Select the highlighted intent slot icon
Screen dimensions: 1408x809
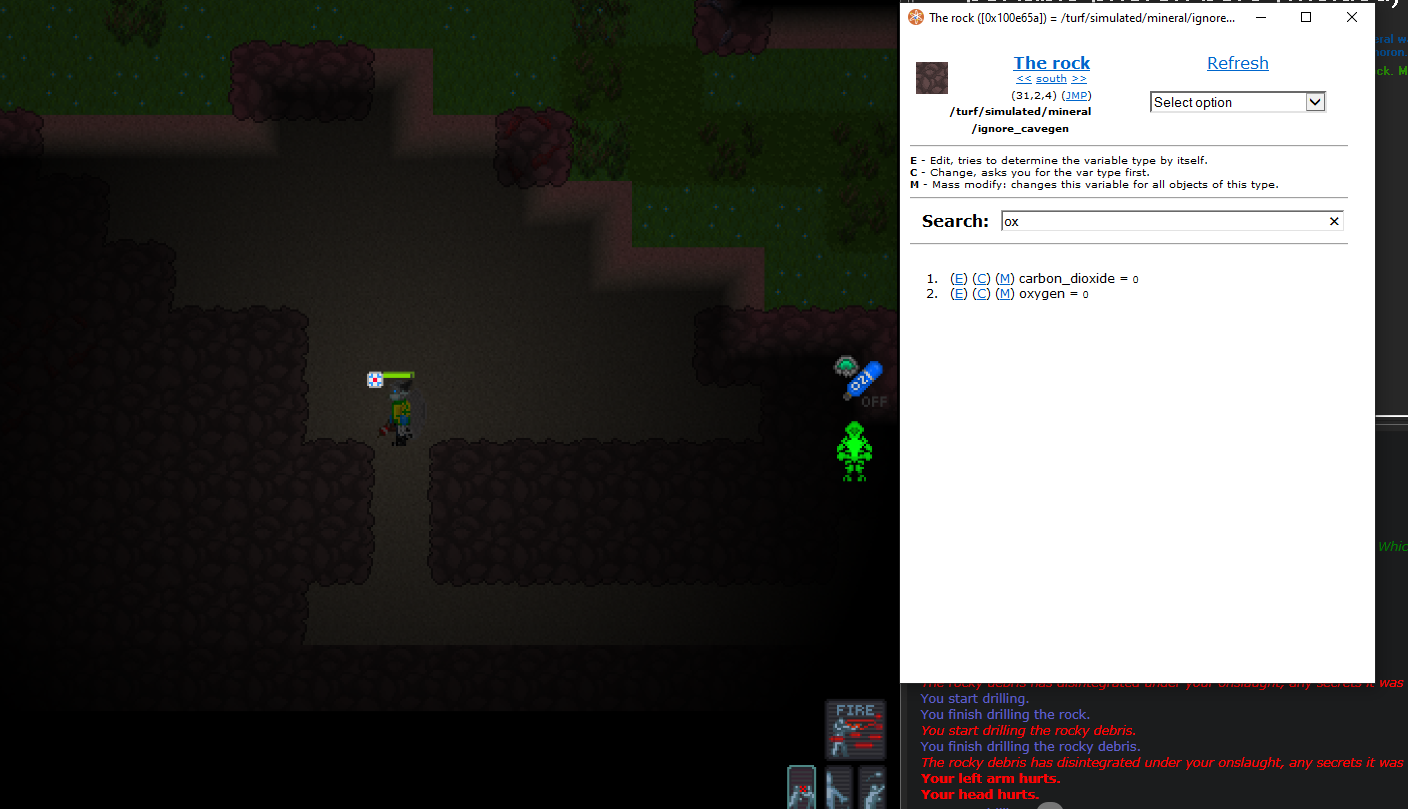click(802, 790)
